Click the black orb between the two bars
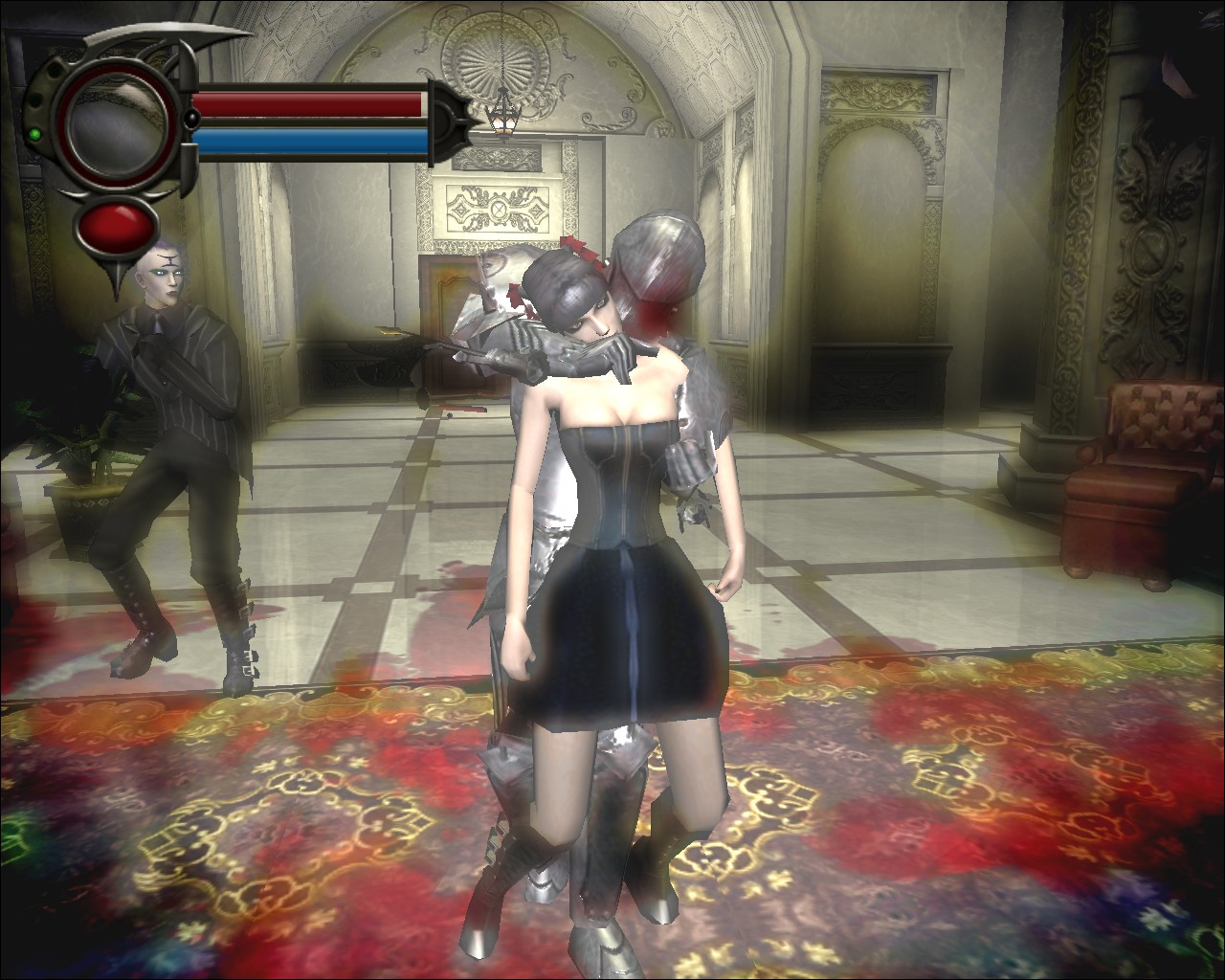This screenshot has height=980, width=1225. click(191, 119)
